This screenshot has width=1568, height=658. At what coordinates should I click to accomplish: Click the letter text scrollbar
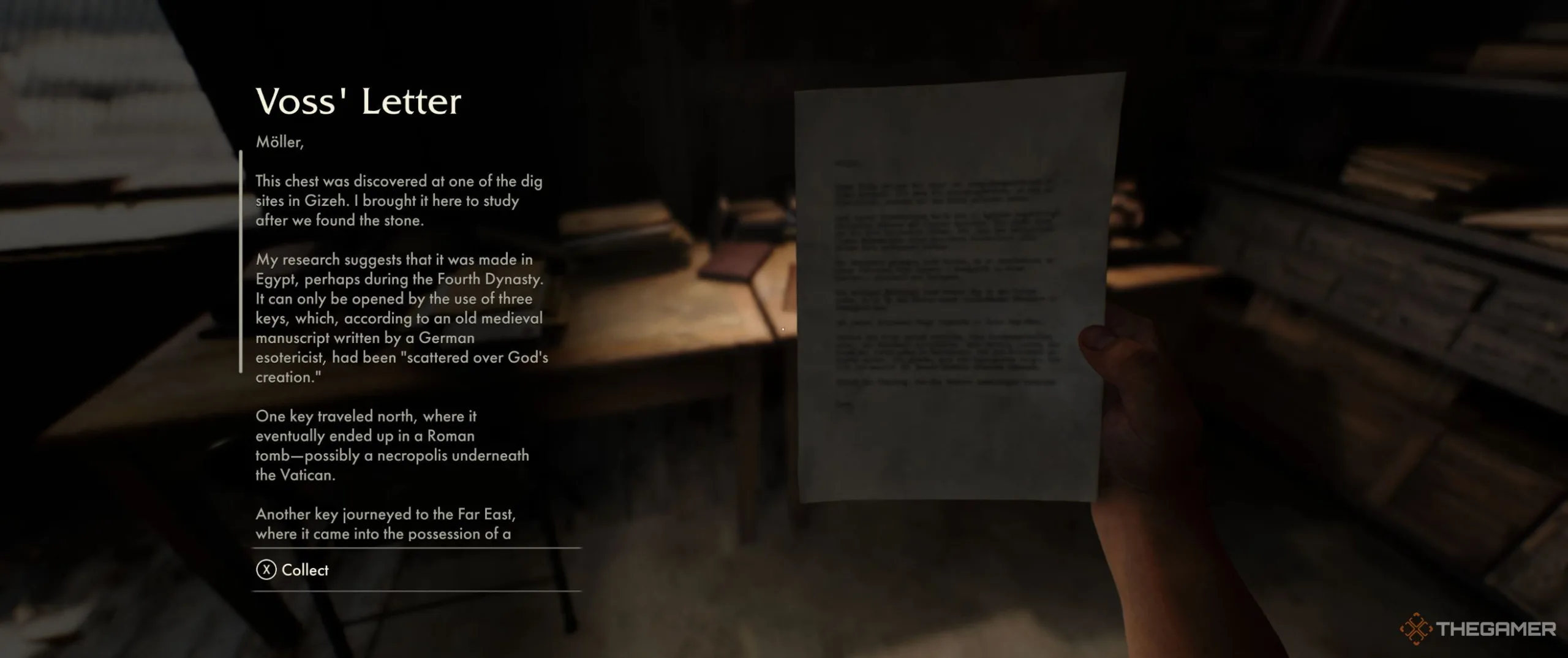tap(241, 262)
